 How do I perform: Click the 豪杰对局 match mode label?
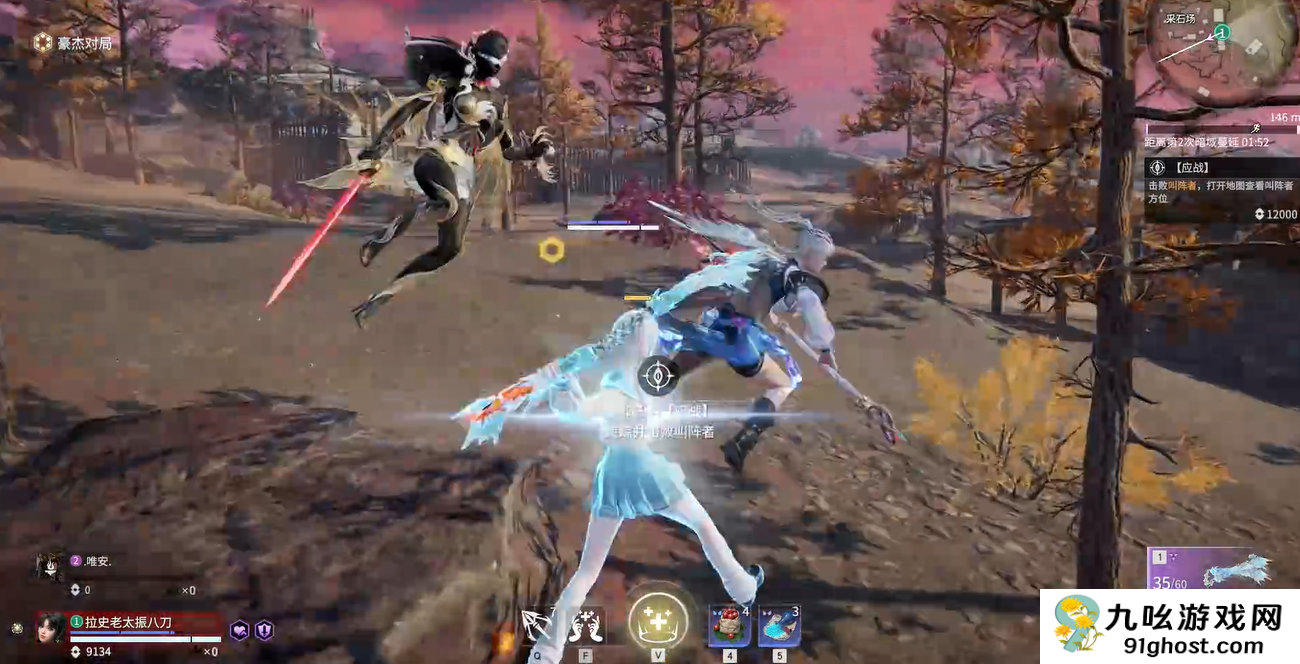(x=72, y=43)
